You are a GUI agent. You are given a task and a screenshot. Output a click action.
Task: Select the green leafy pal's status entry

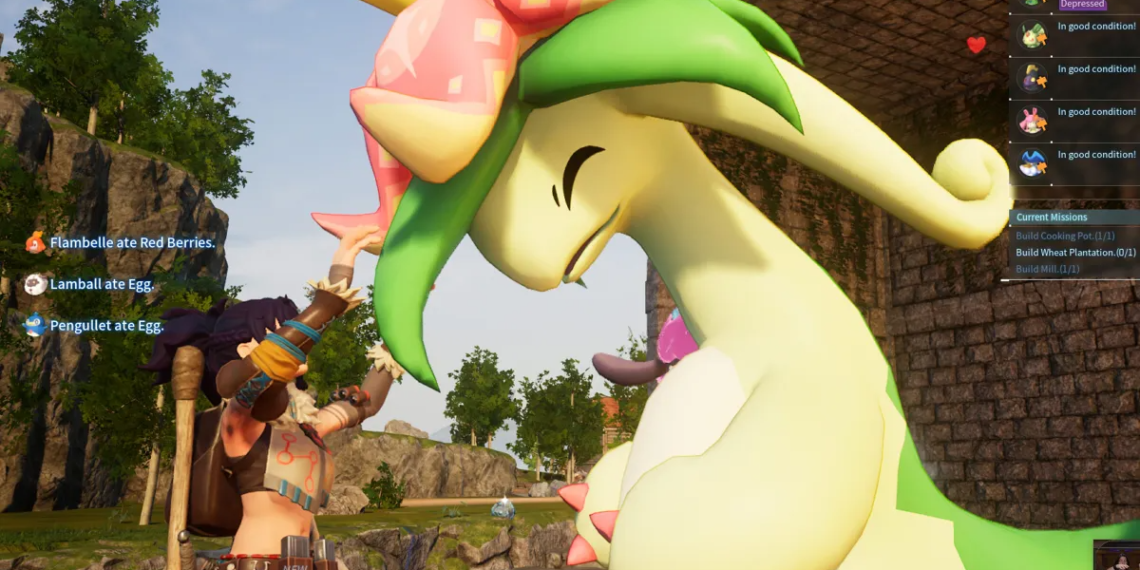1074,35
